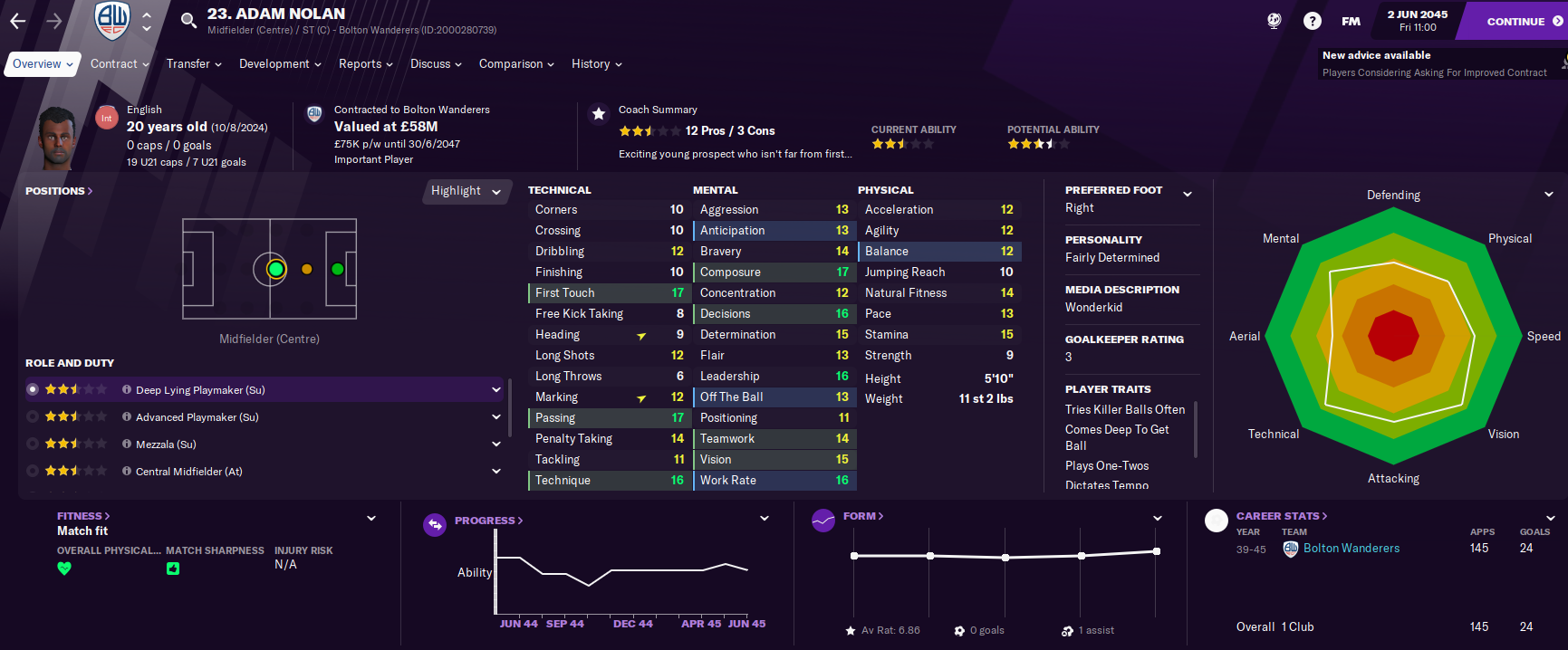Open the Development menu
The width and height of the screenshot is (1568, 650).
click(x=279, y=64)
